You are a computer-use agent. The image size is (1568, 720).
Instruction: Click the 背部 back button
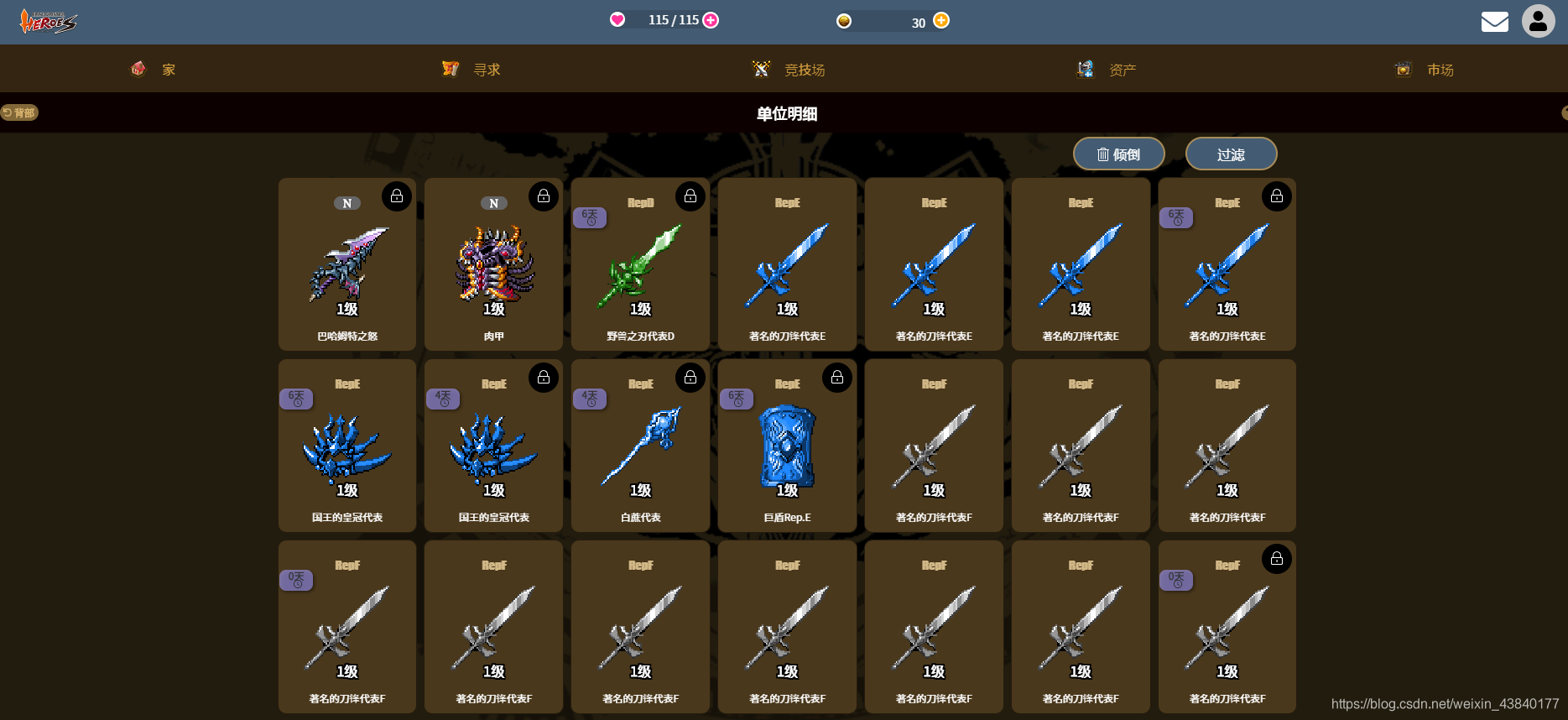pyautogui.click(x=19, y=112)
